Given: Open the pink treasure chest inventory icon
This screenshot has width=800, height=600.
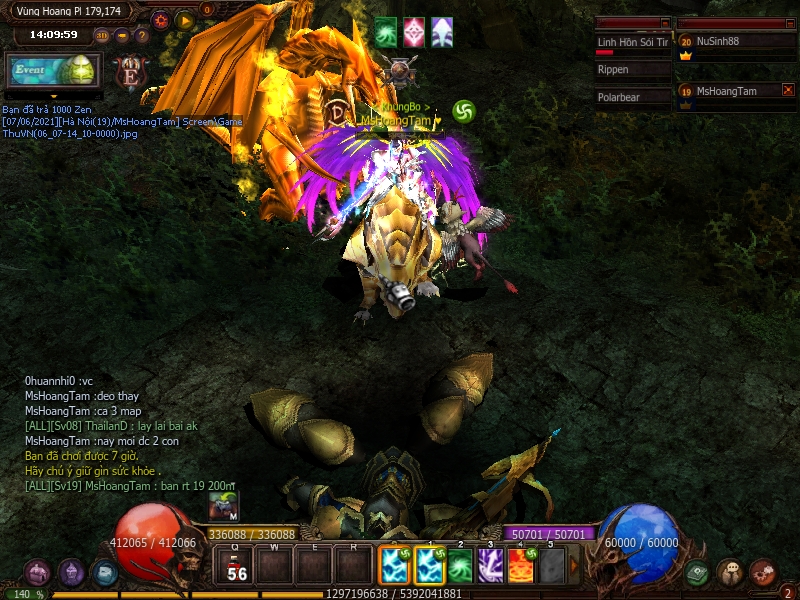Looking at the screenshot, I should pyautogui.click(x=38, y=573).
